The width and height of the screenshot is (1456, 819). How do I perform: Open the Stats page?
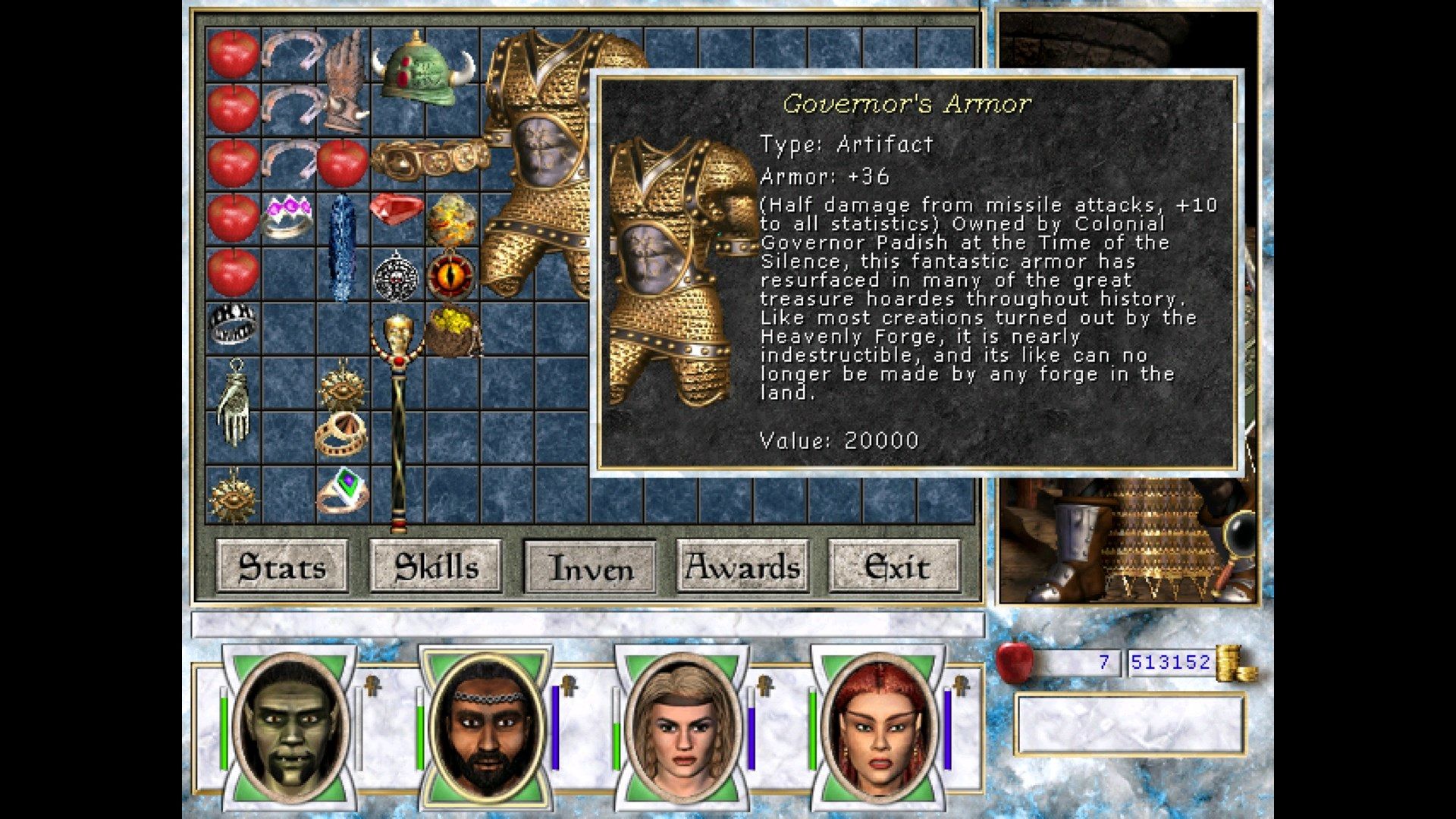pos(282,566)
